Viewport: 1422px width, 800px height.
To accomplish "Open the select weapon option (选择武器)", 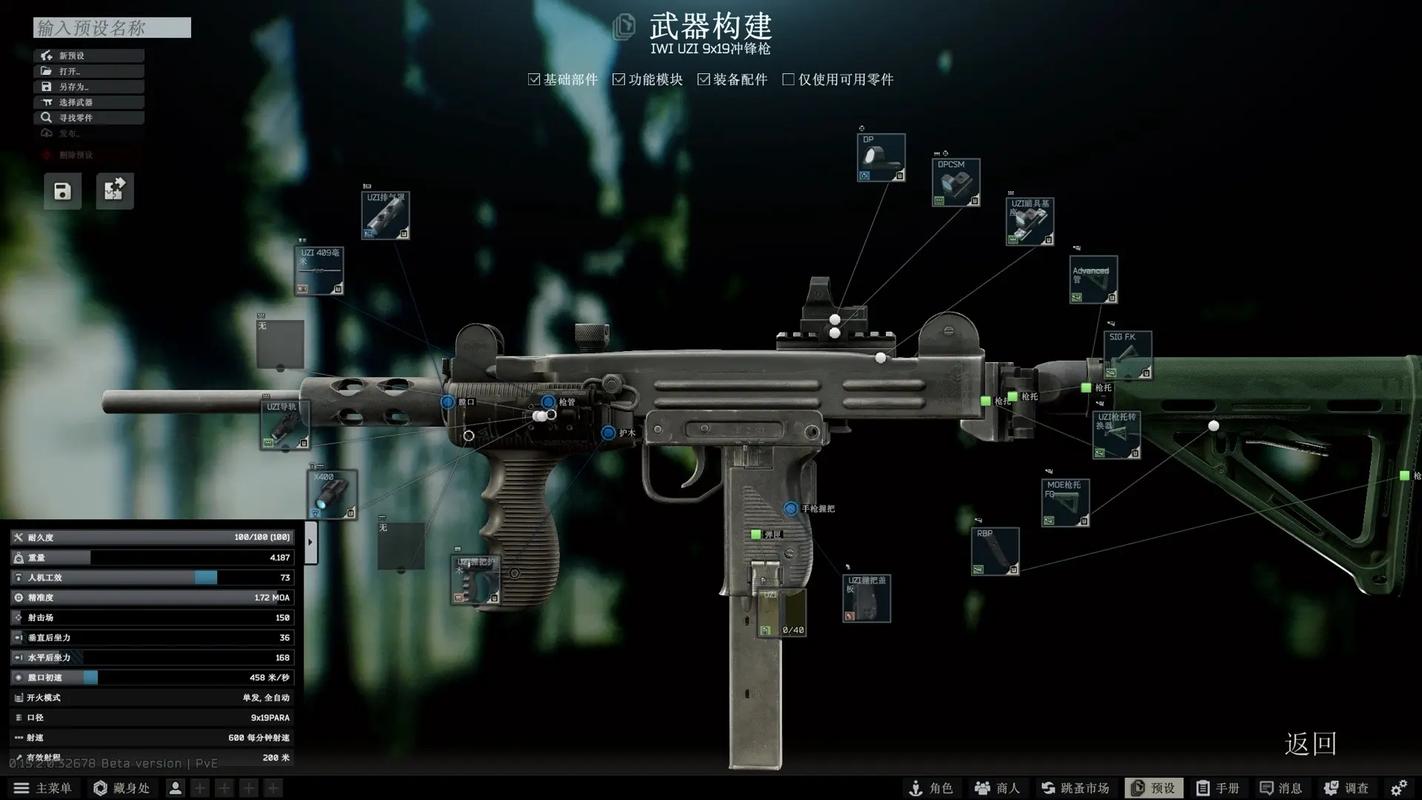I will (89, 102).
